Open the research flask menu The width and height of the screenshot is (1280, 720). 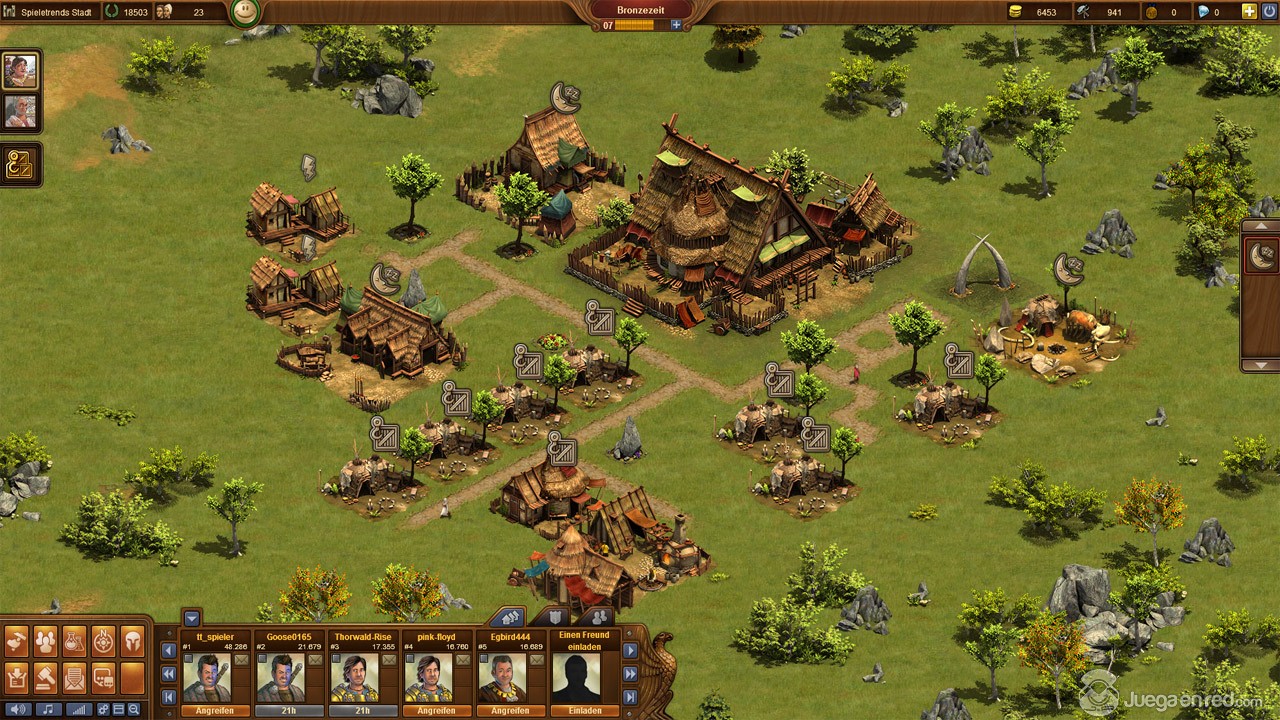pyautogui.click(x=75, y=642)
